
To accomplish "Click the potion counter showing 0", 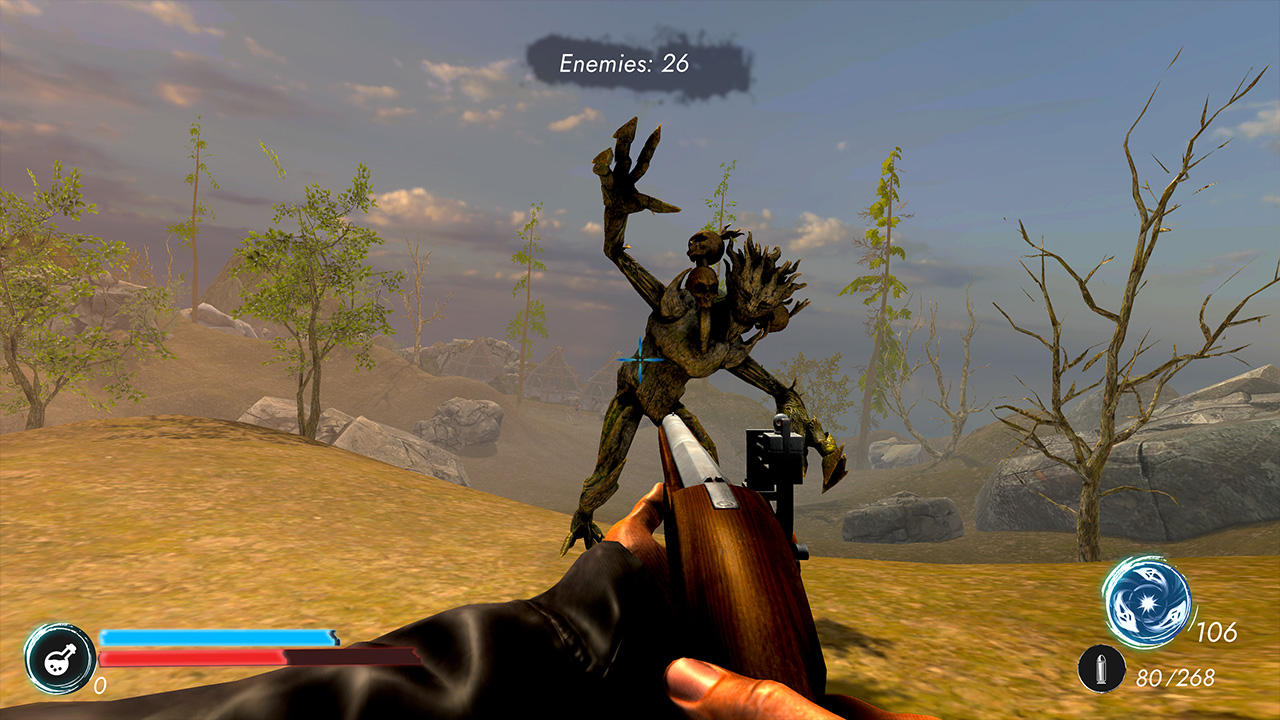I will pyautogui.click(x=99, y=687).
